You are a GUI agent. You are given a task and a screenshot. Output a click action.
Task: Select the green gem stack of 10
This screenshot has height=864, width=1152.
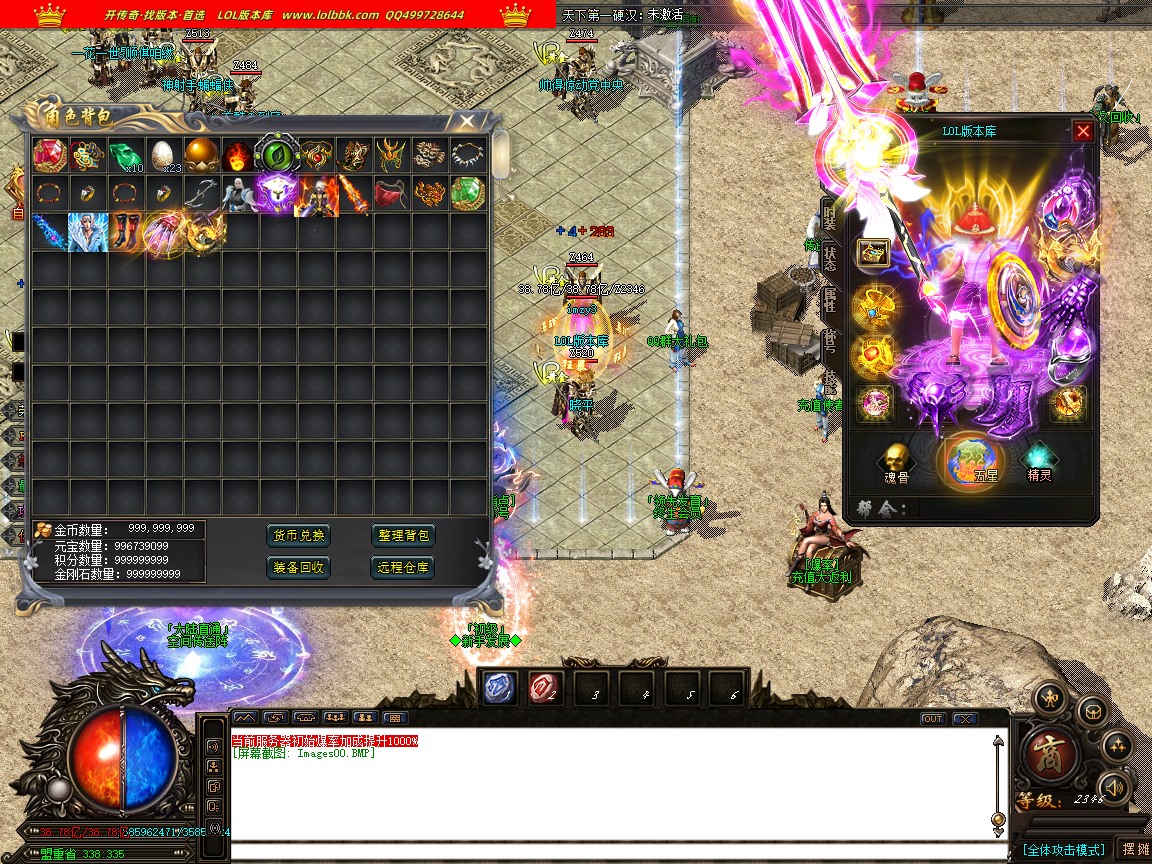(x=125, y=155)
